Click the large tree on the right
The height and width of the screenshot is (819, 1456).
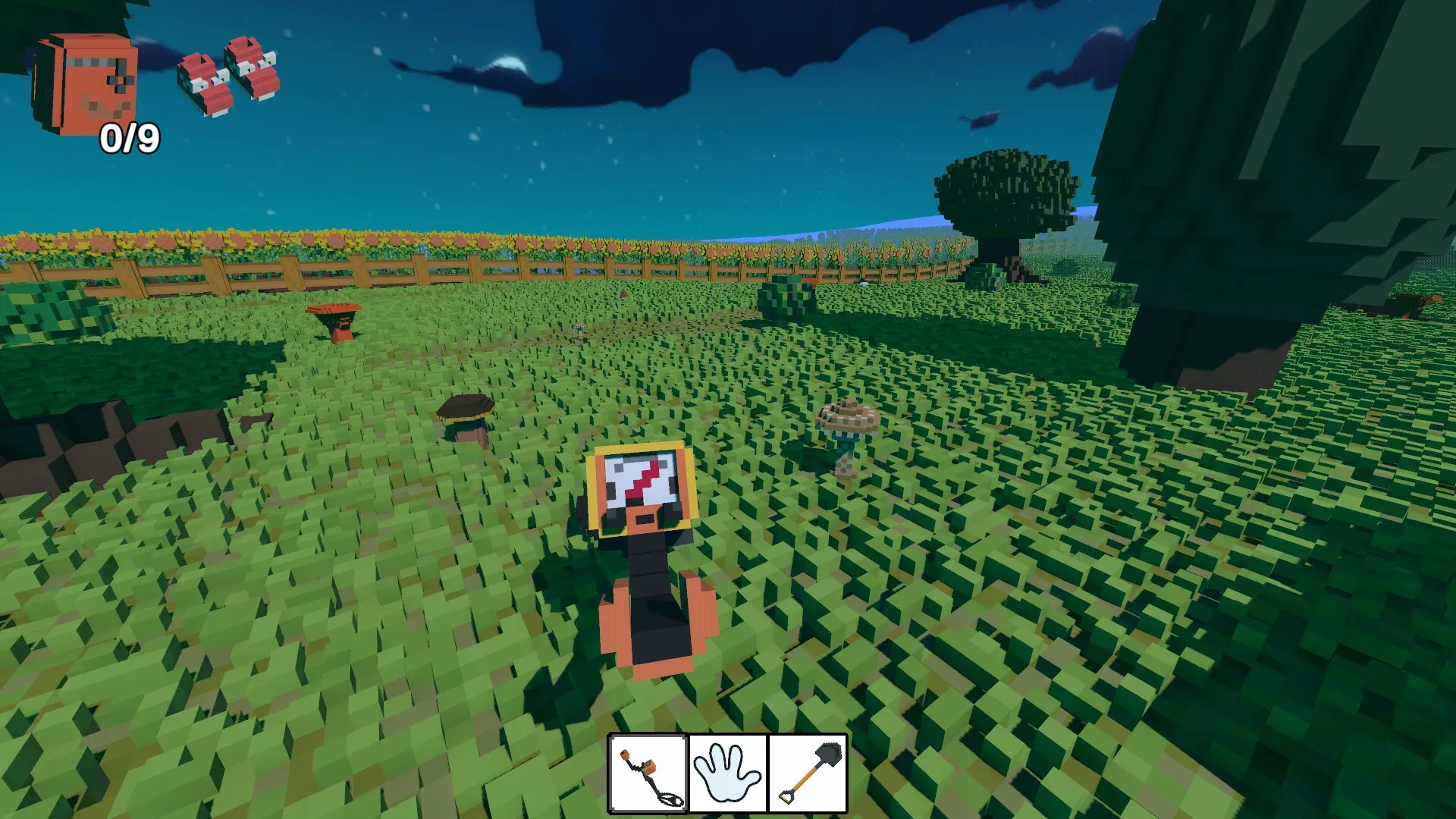pyautogui.click(x=1289, y=190)
